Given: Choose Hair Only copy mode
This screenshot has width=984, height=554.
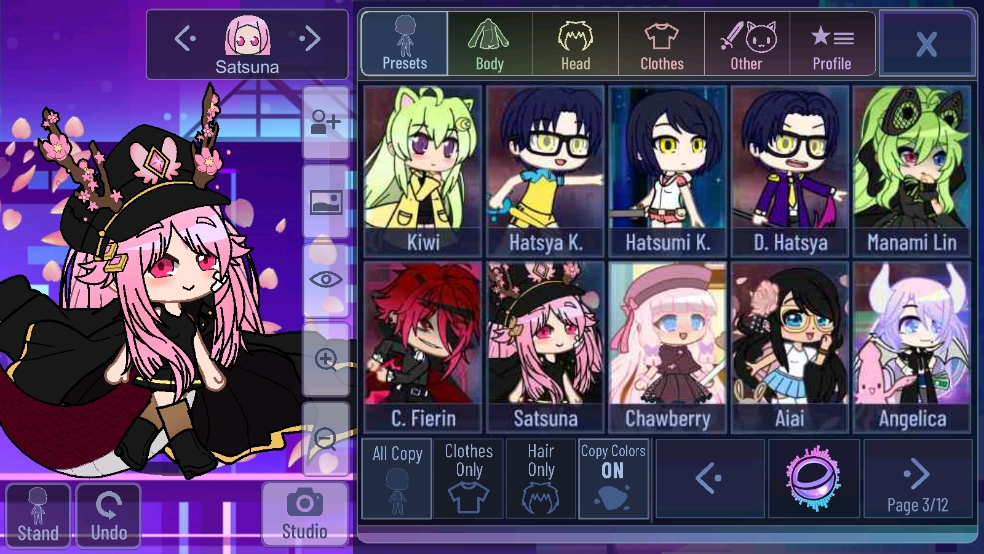Looking at the screenshot, I should click(x=541, y=479).
